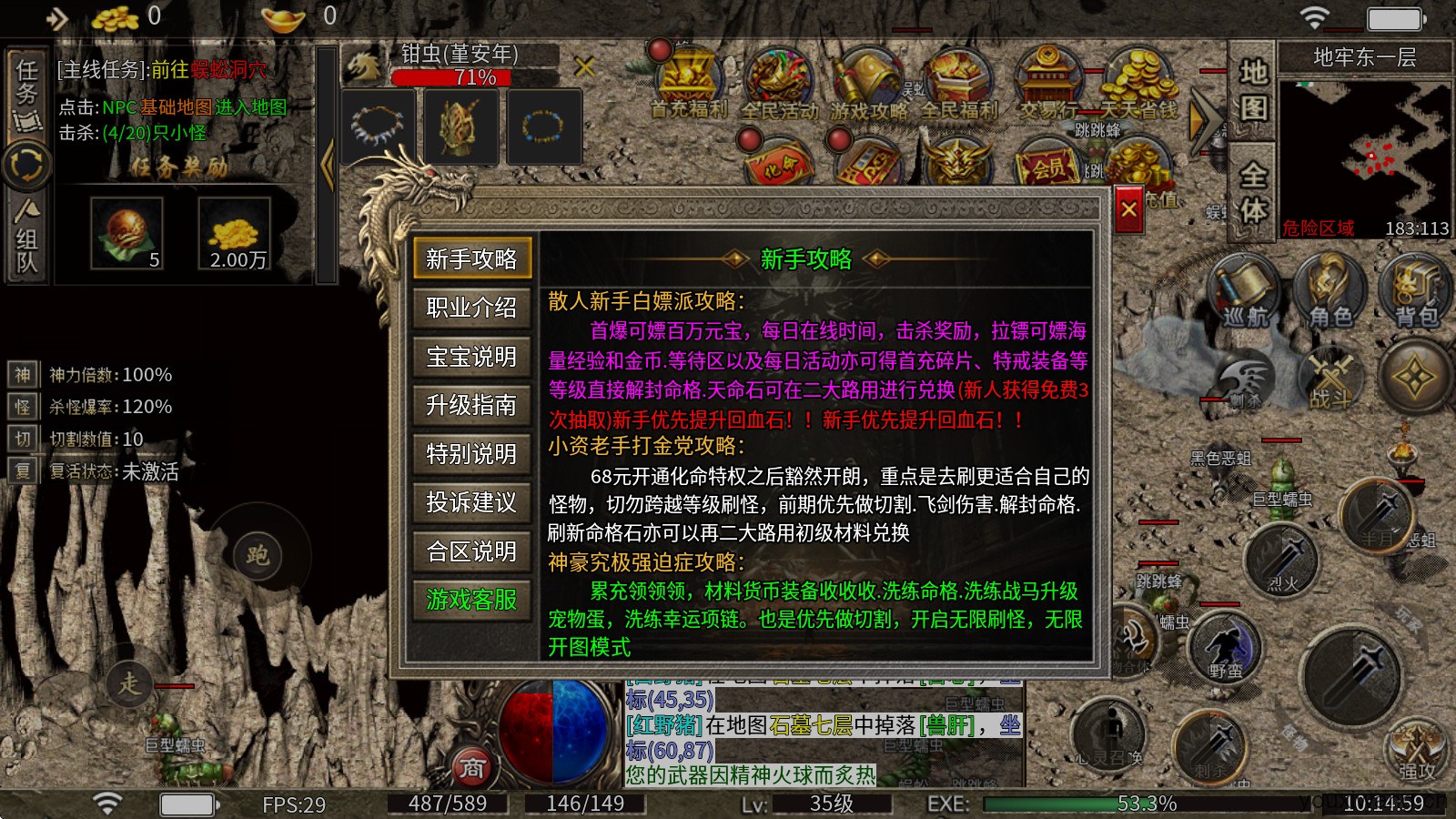Expand more activities via the right-facing arrow
Viewport: 1456px width, 819px height.
[x=1206, y=118]
